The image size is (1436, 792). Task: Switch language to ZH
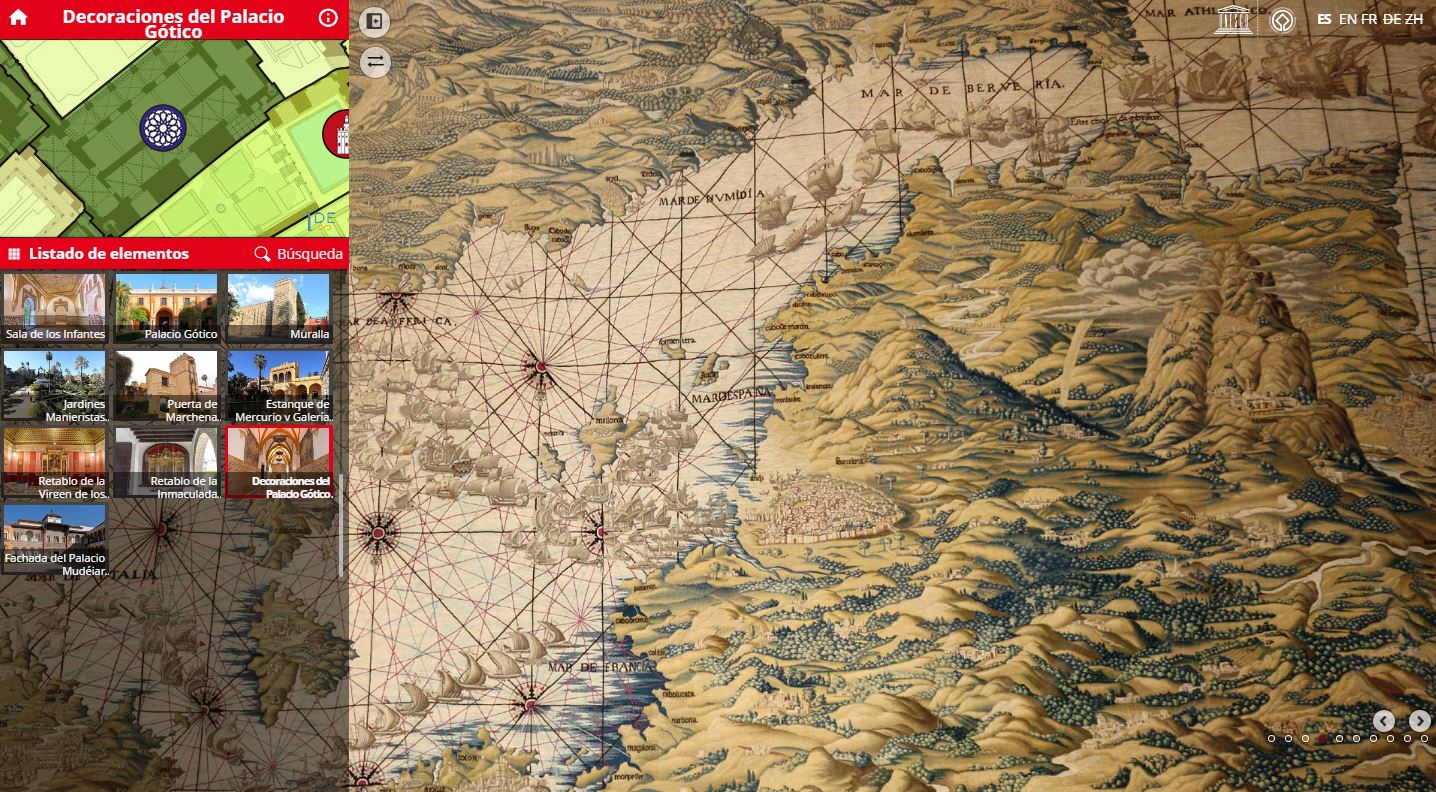1414,18
